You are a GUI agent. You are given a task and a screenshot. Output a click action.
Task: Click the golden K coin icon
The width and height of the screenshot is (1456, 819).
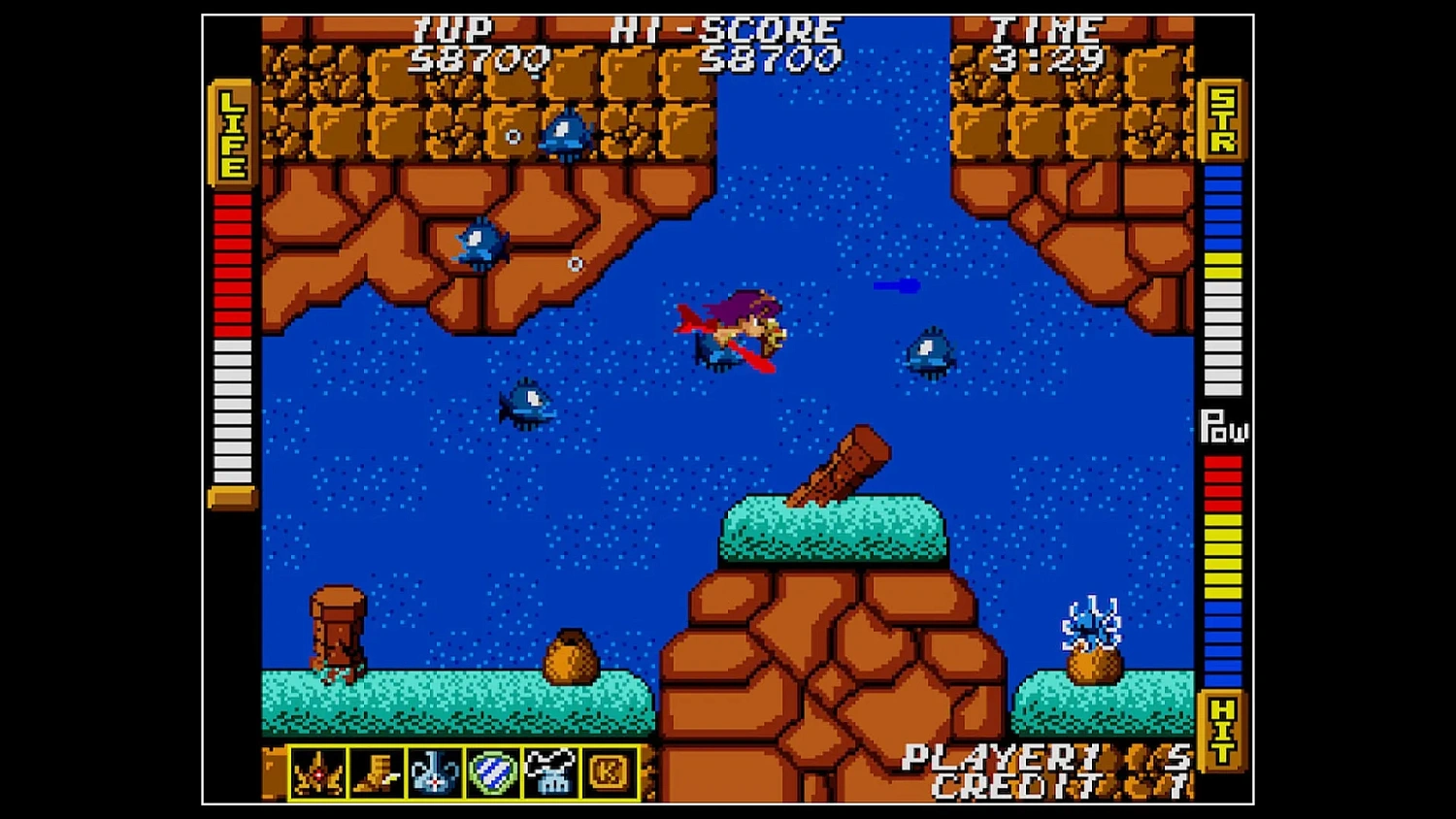[611, 771]
